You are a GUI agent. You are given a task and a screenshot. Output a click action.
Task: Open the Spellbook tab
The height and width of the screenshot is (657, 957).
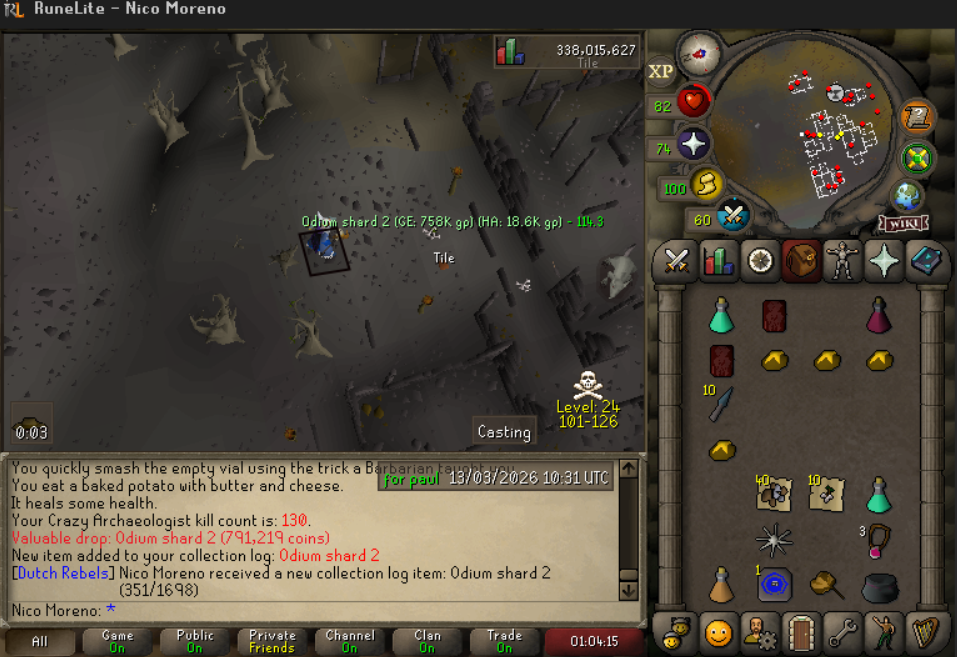pyautogui.click(x=926, y=261)
